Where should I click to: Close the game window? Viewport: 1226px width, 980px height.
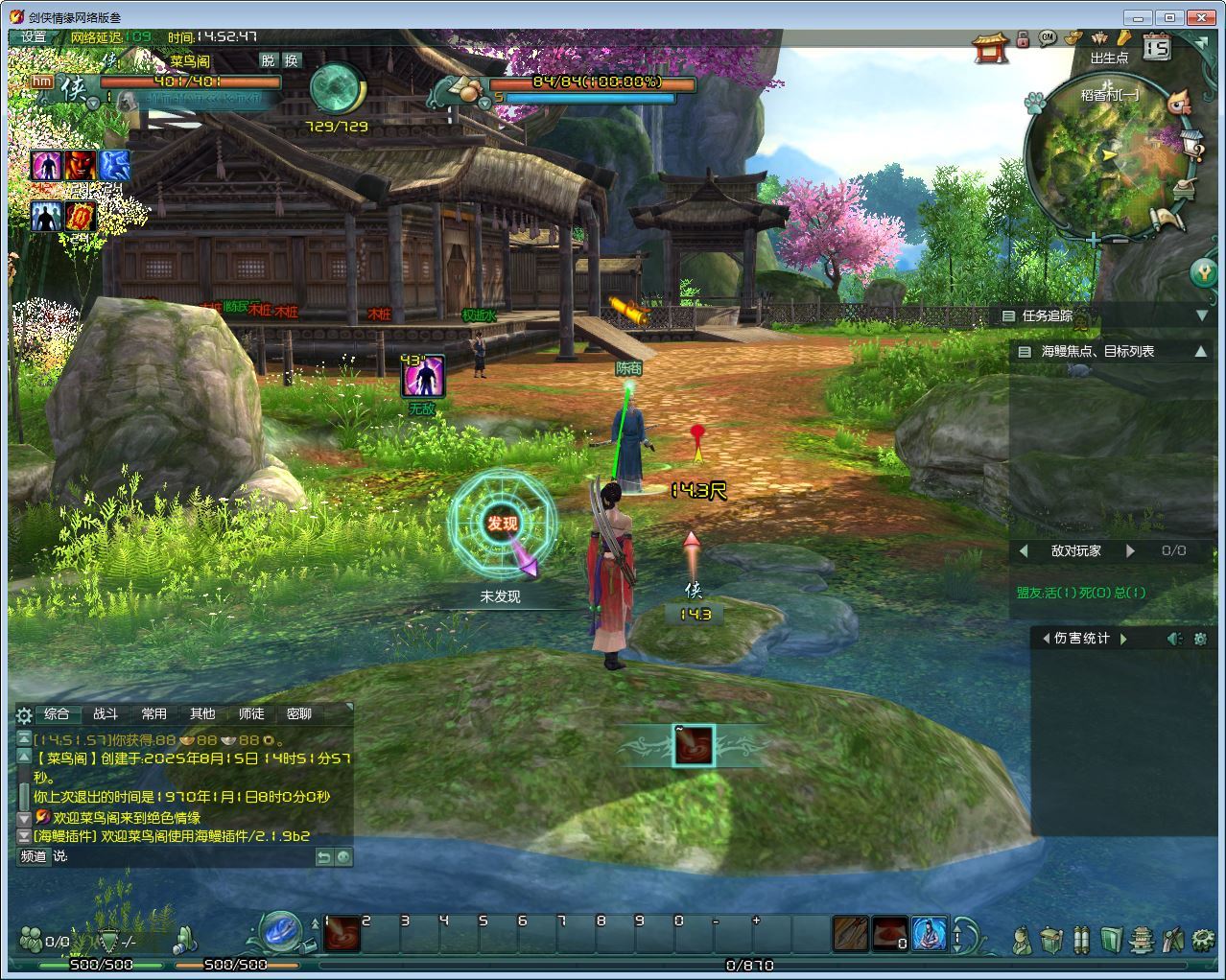click(1200, 17)
